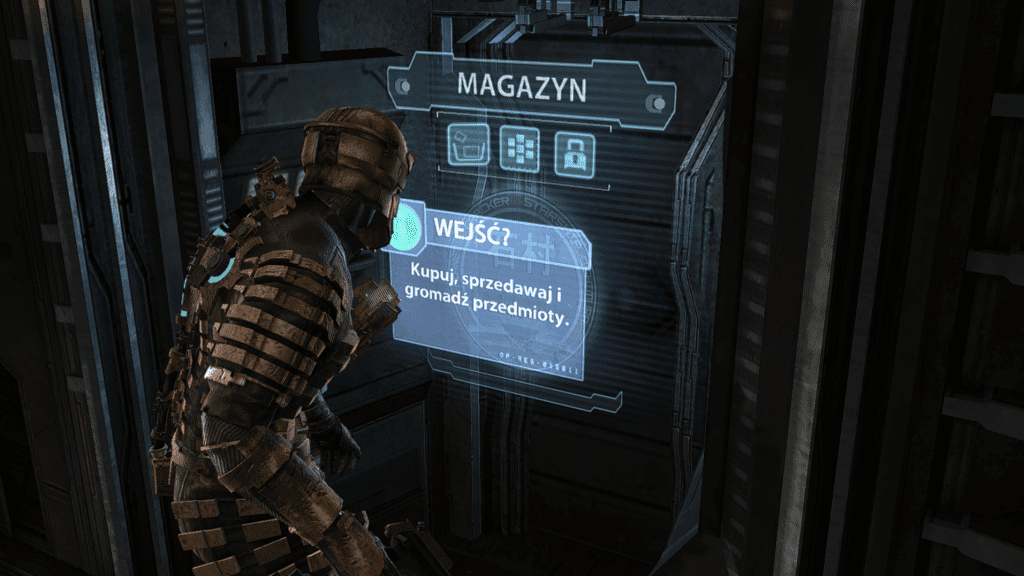
Task: Open the grid-shaped inventory icon
Action: 520,148
